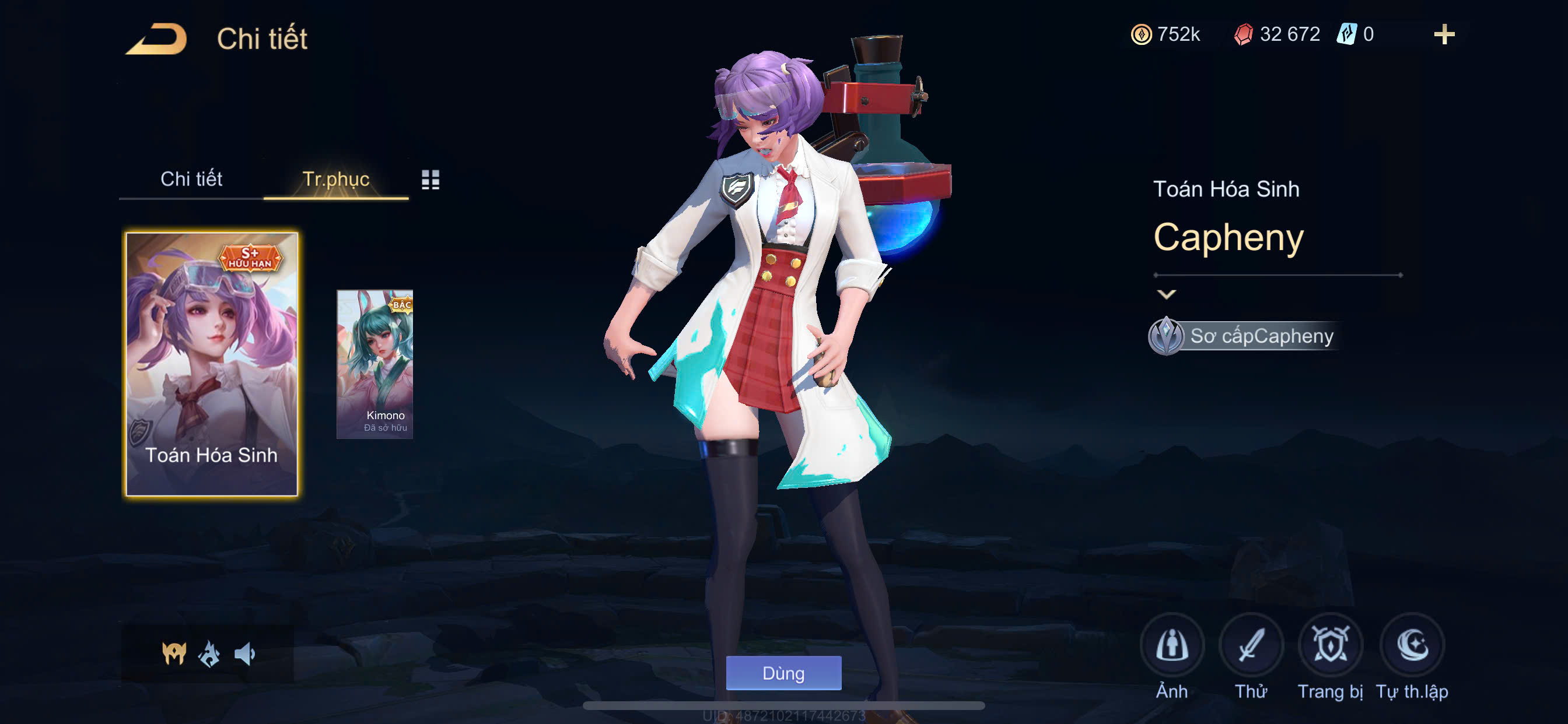Expand the chevron under Capheny's name

(1165, 294)
